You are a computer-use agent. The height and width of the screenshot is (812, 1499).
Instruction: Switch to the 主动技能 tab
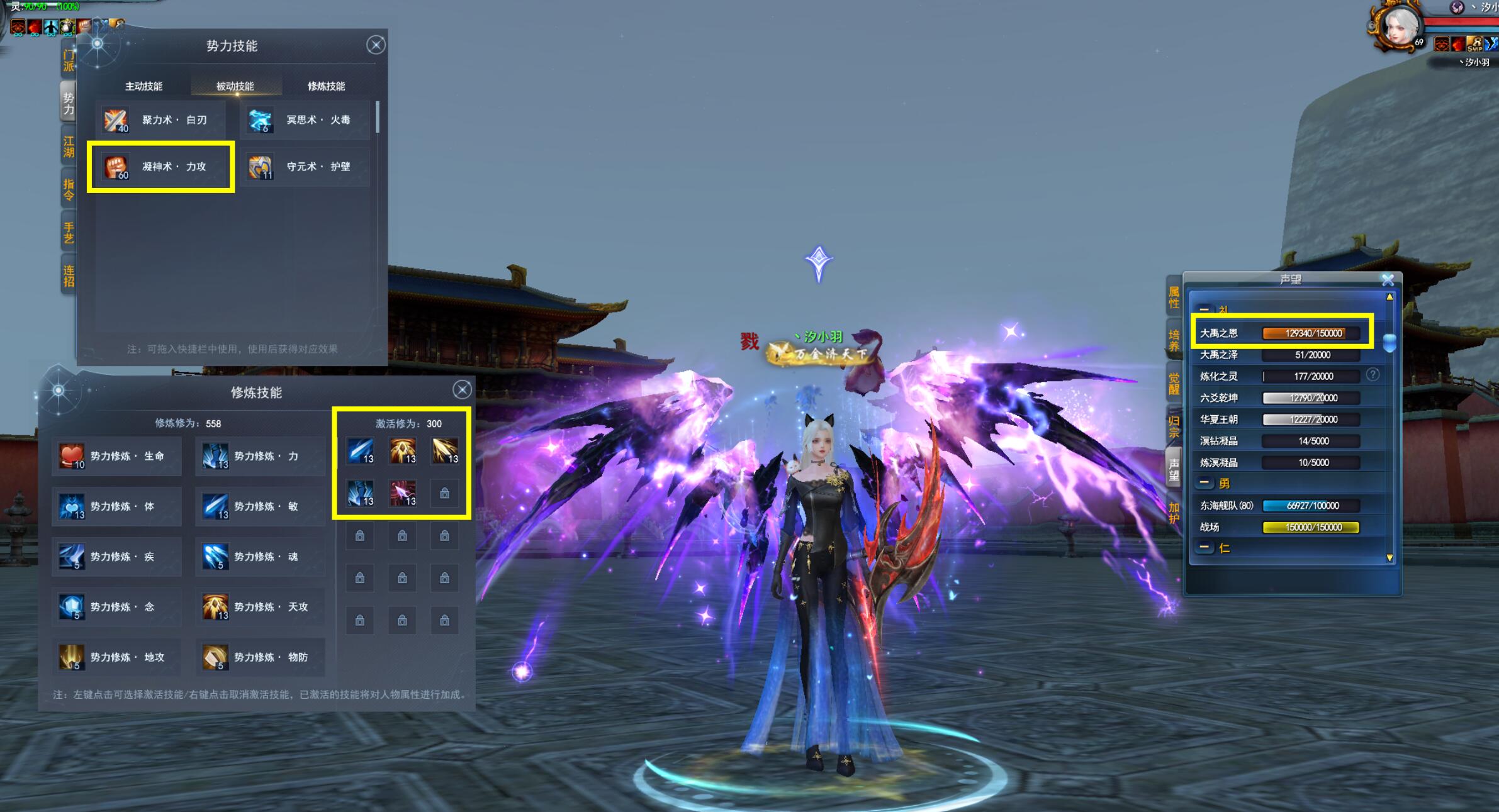[143, 86]
